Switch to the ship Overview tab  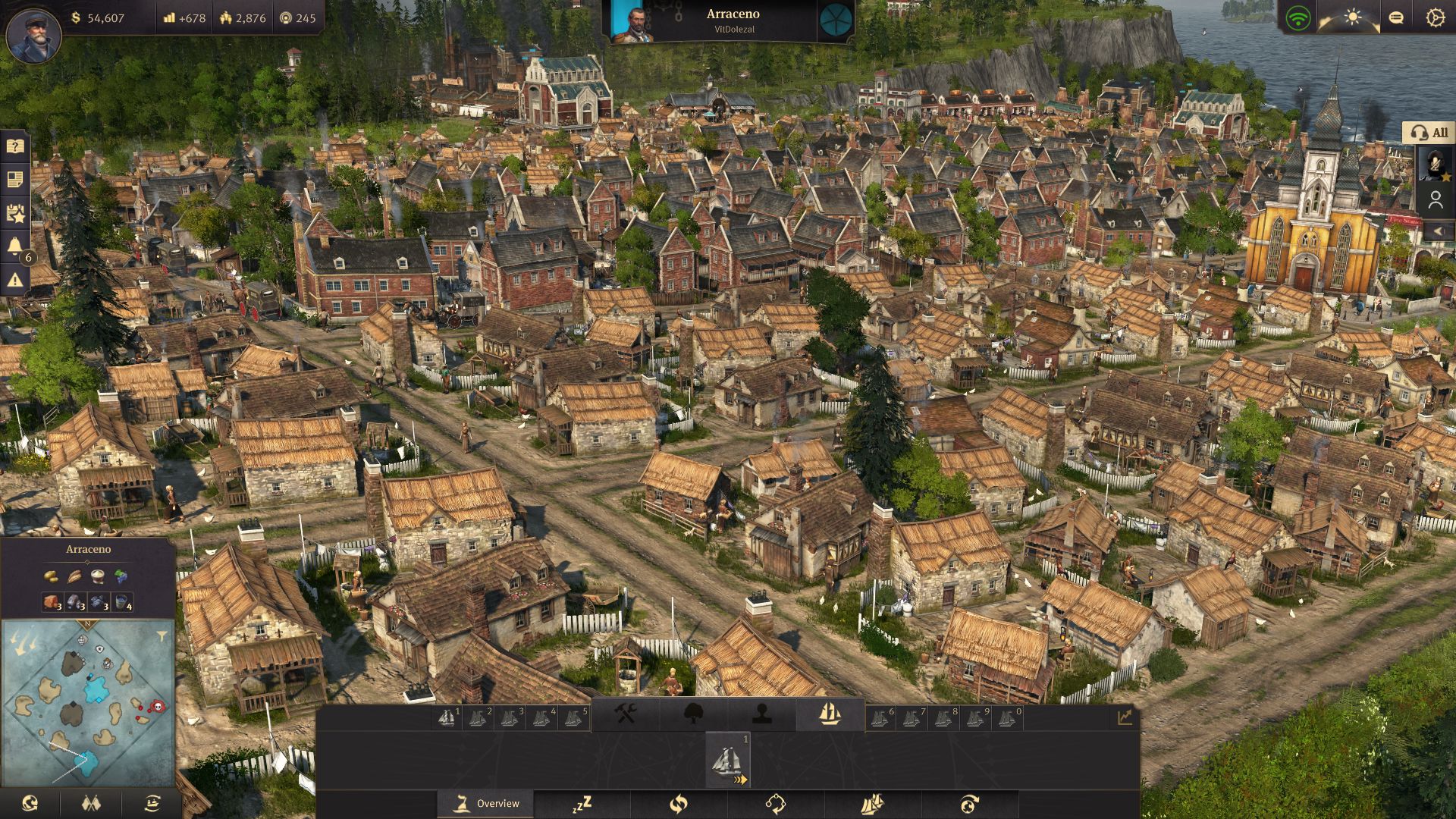click(486, 804)
